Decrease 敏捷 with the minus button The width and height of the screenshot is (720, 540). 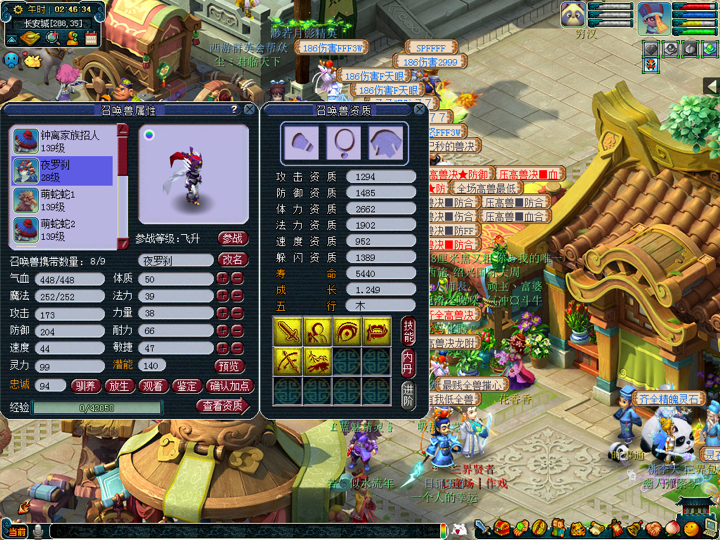(x=237, y=348)
